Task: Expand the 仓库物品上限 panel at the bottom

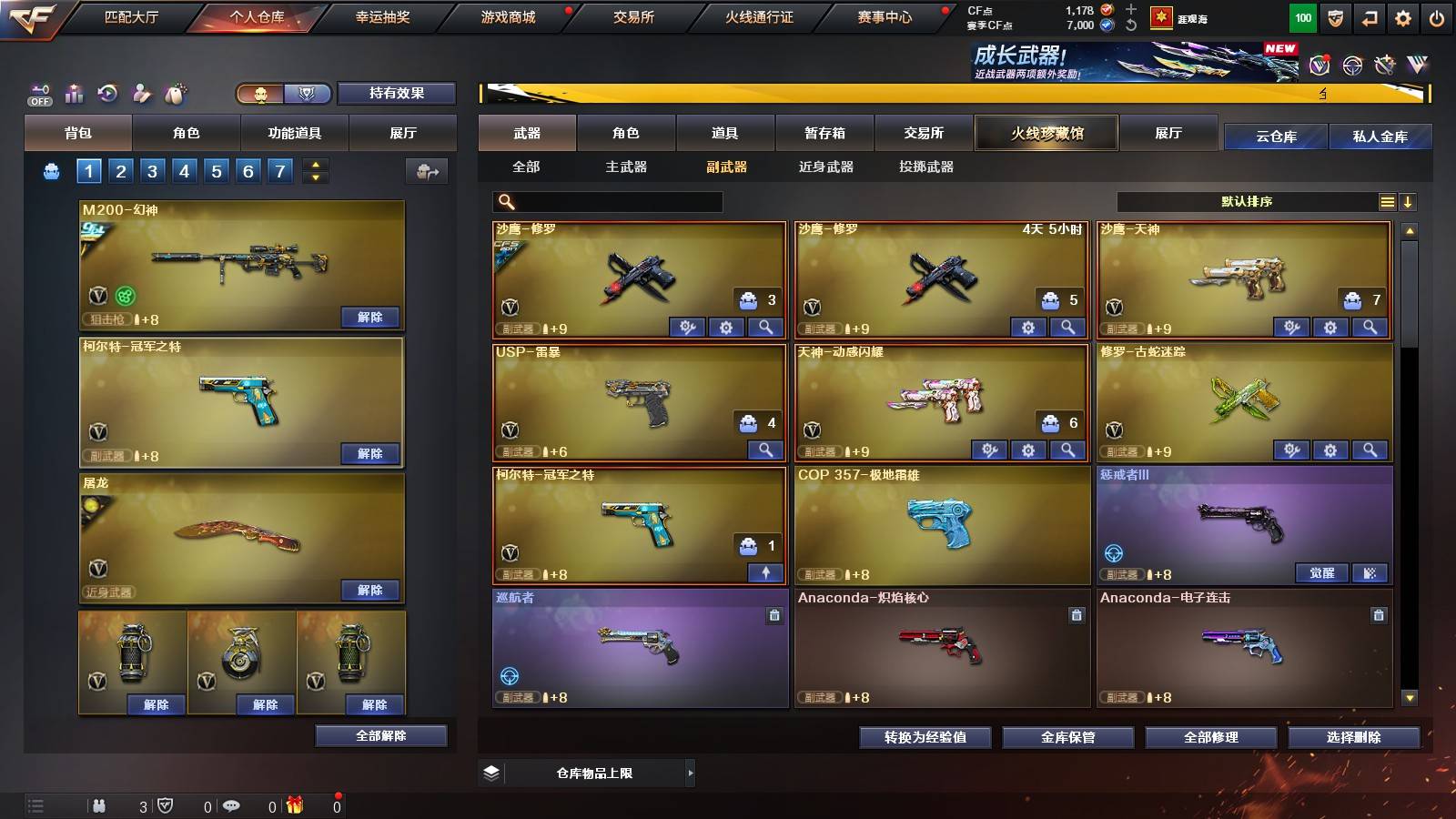Action: pyautogui.click(x=591, y=773)
